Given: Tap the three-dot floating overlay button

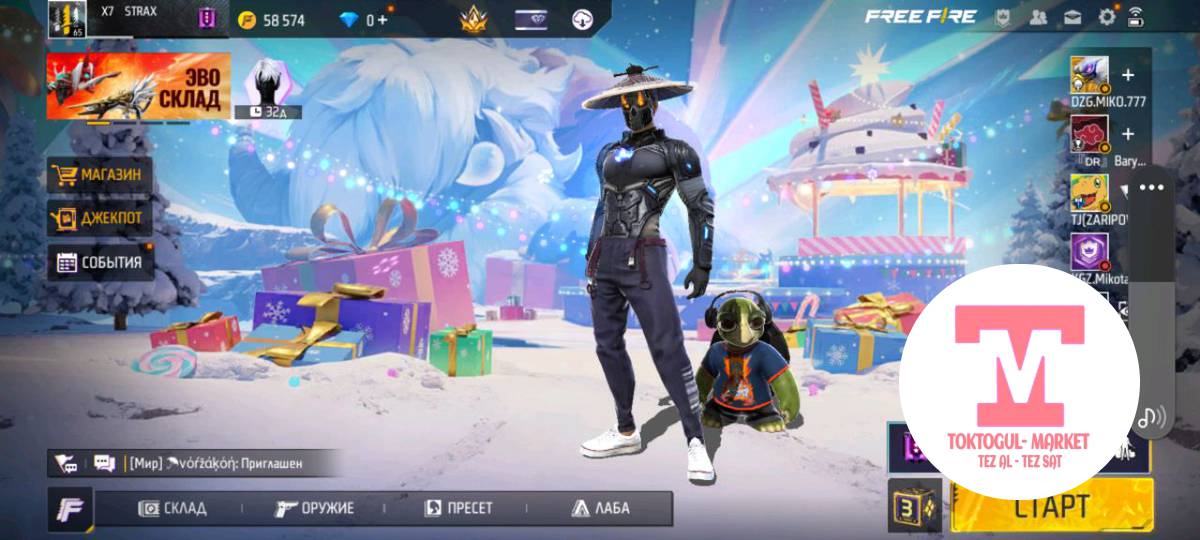Looking at the screenshot, I should tap(1151, 188).
